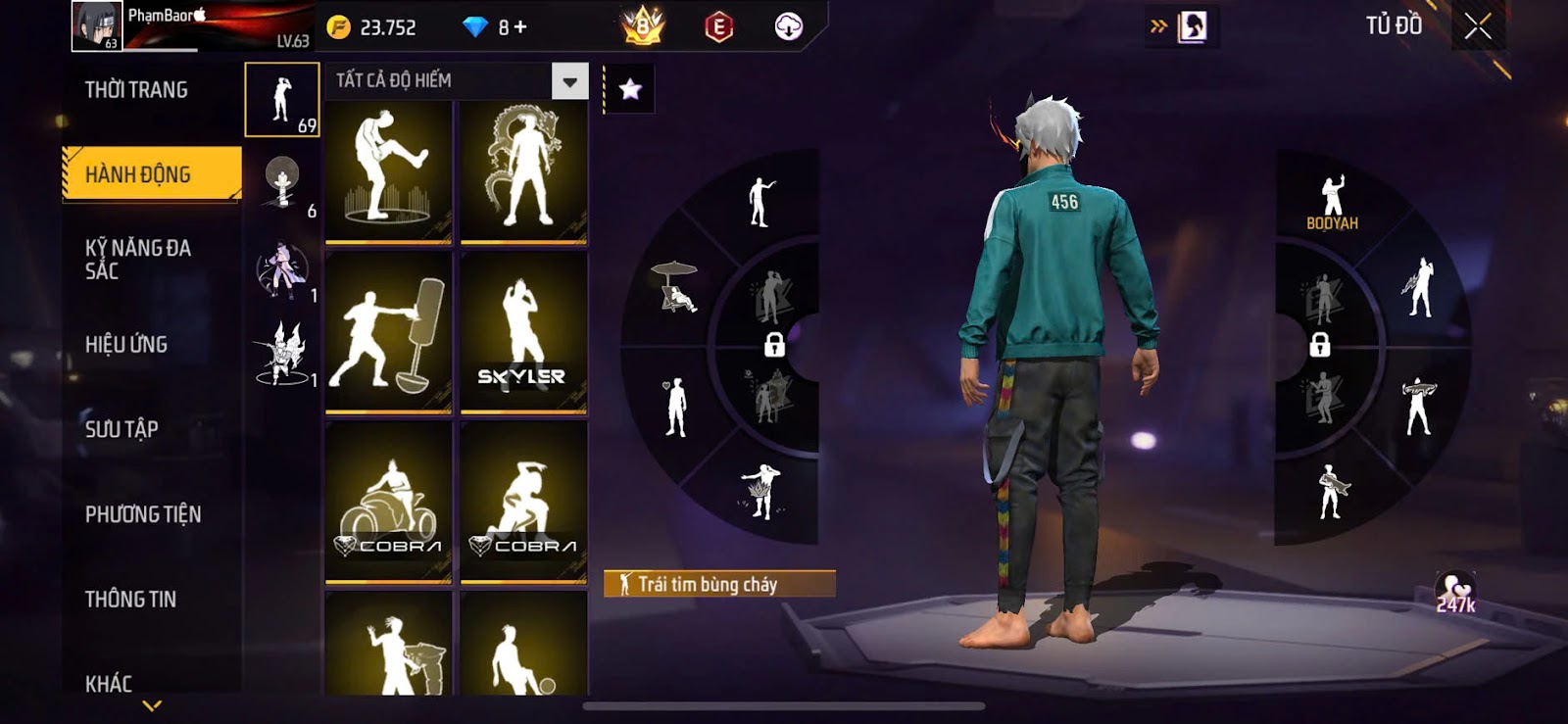The image size is (1568, 724).
Task: Select the BOOYAH emote wheel slot
Action: click(1332, 203)
